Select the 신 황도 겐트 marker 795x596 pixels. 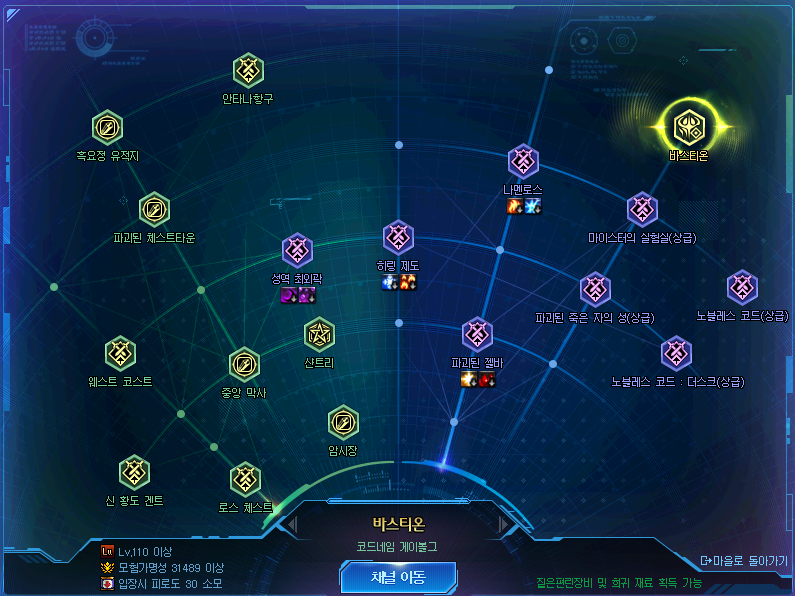pos(134,472)
